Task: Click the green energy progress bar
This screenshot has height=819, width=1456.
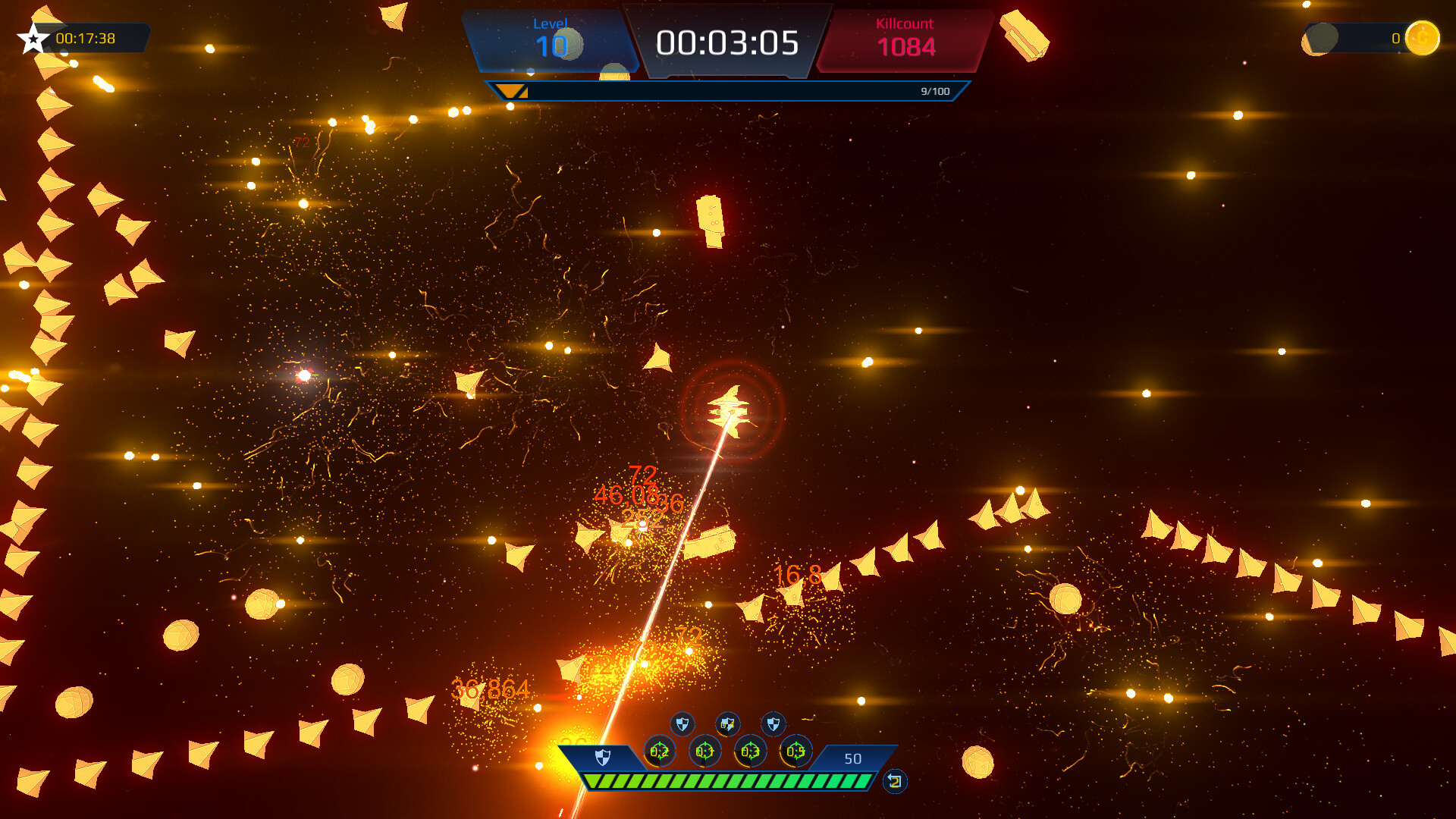Action: [x=730, y=780]
